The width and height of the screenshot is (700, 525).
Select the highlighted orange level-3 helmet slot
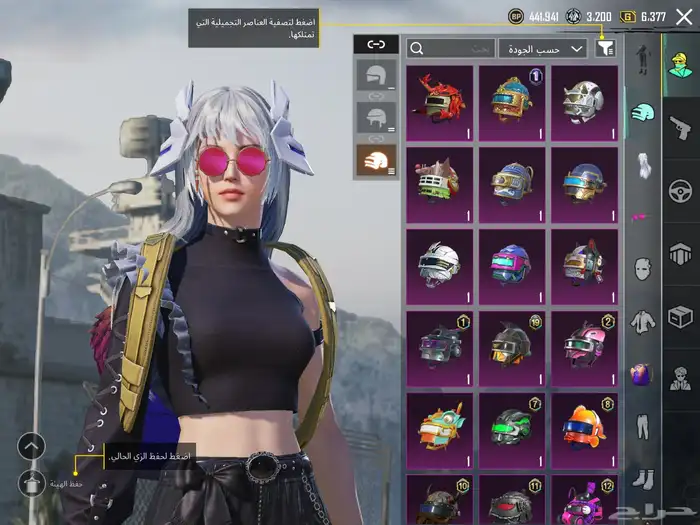pyautogui.click(x=376, y=159)
